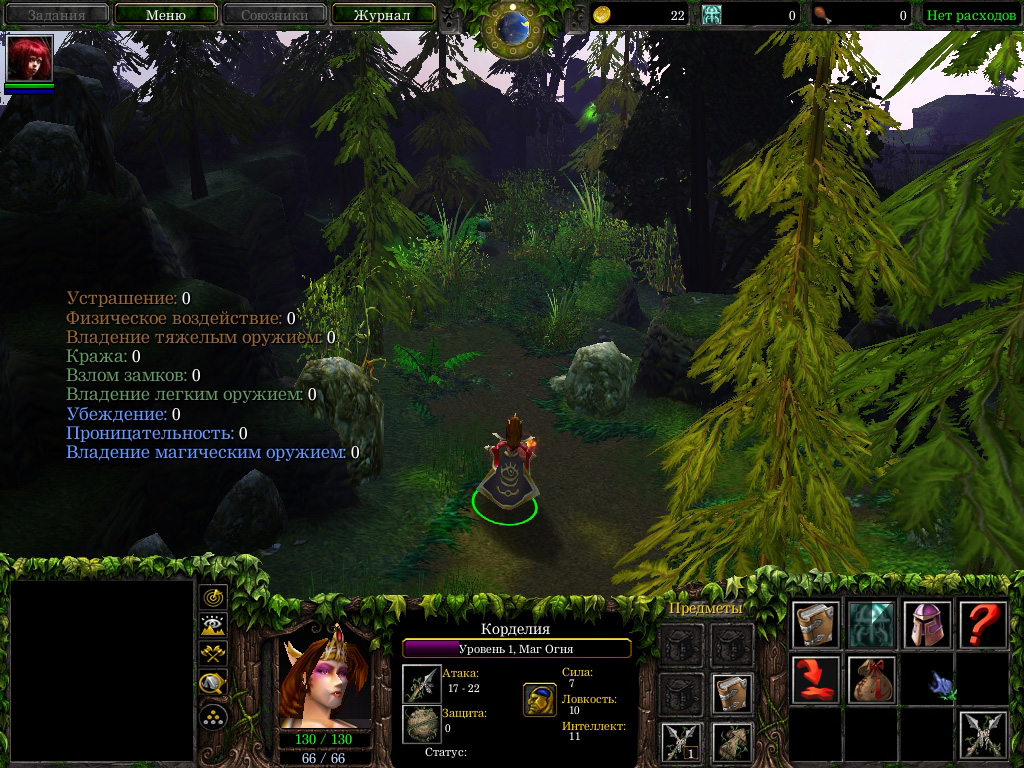Toggle ally color mode (crossed axes)
1024x768 pixels.
coord(213,654)
